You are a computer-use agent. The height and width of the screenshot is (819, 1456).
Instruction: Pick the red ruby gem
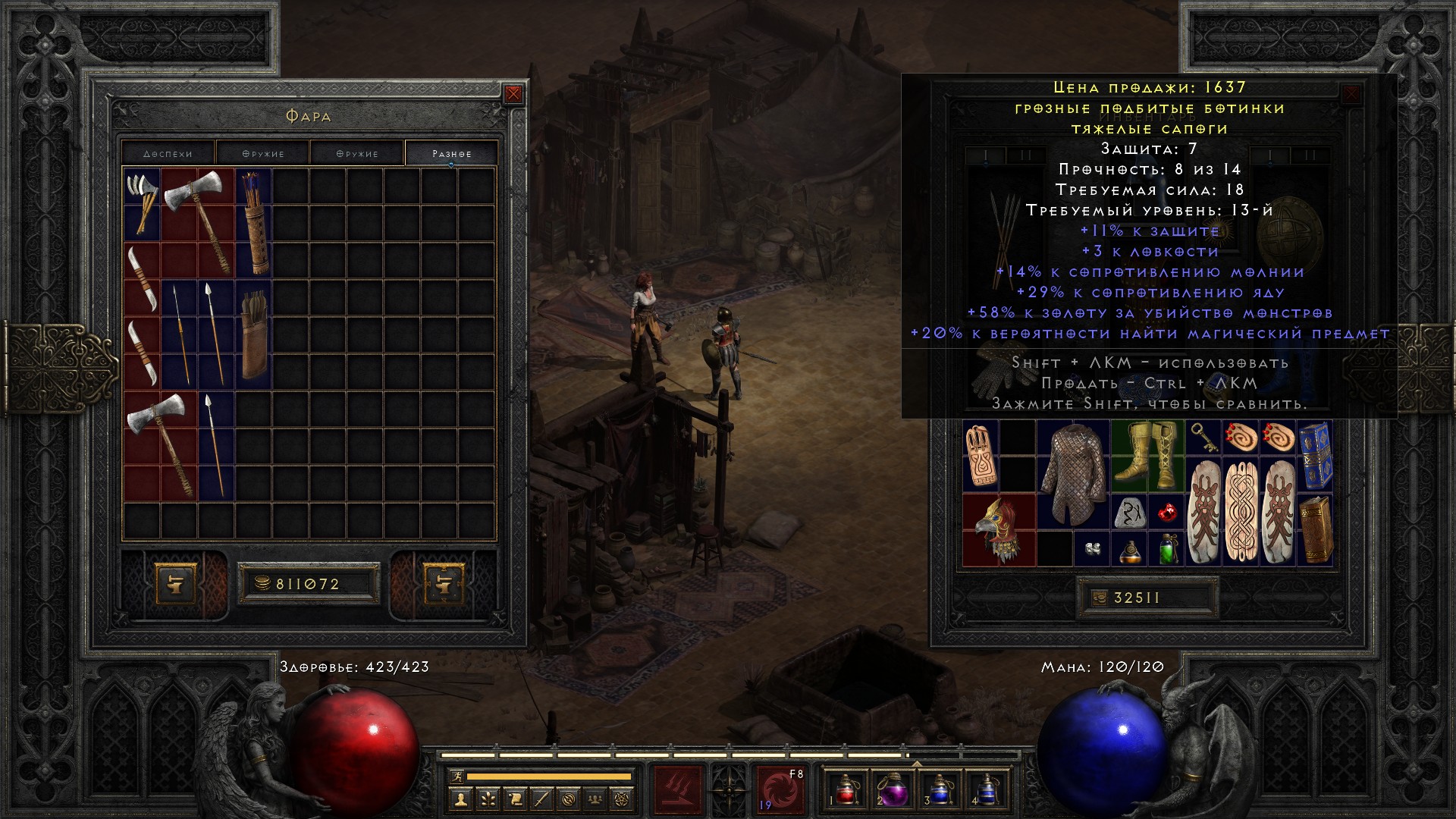1167,513
